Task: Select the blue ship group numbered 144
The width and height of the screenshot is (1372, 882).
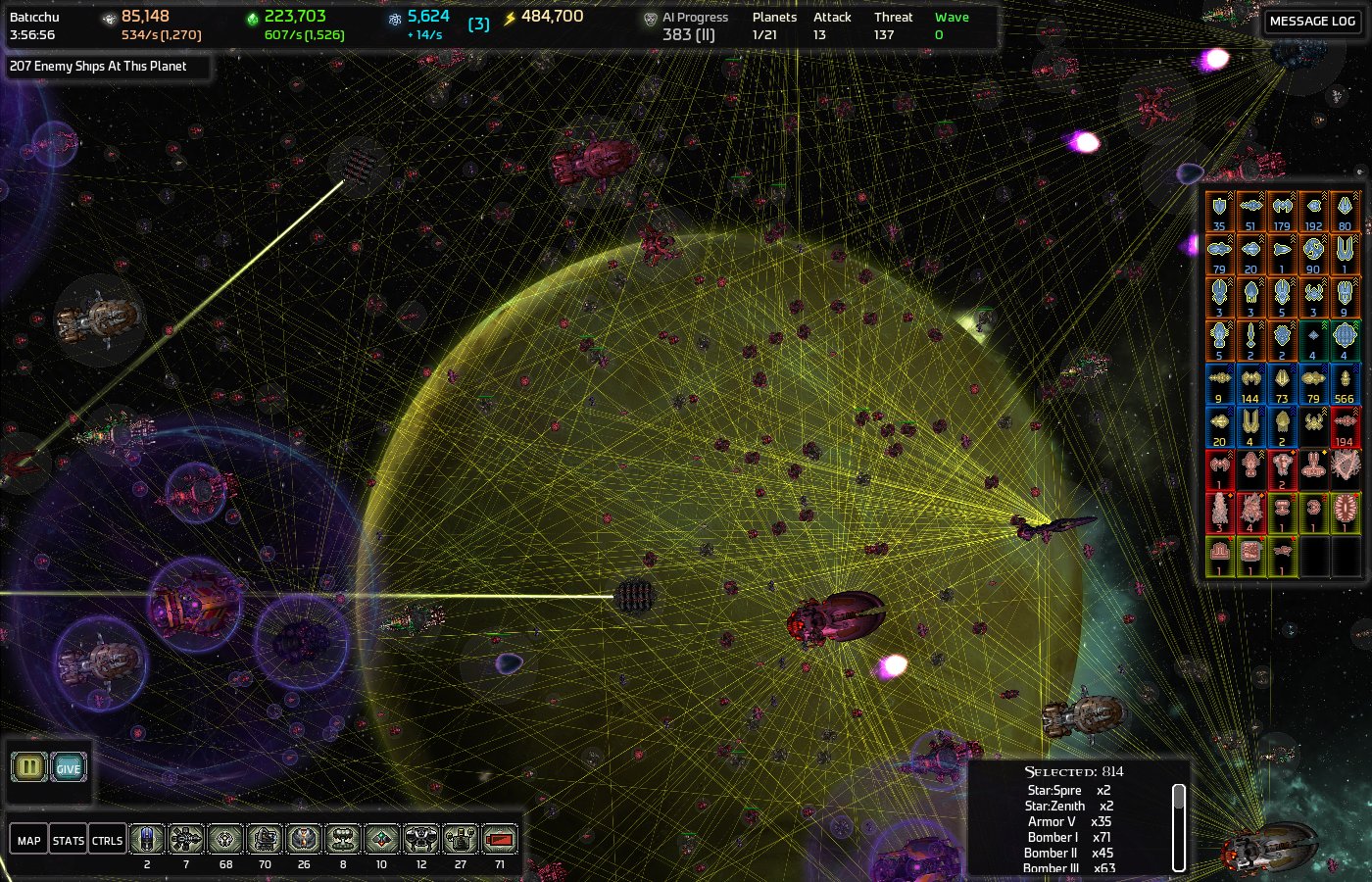Action: coord(1250,383)
